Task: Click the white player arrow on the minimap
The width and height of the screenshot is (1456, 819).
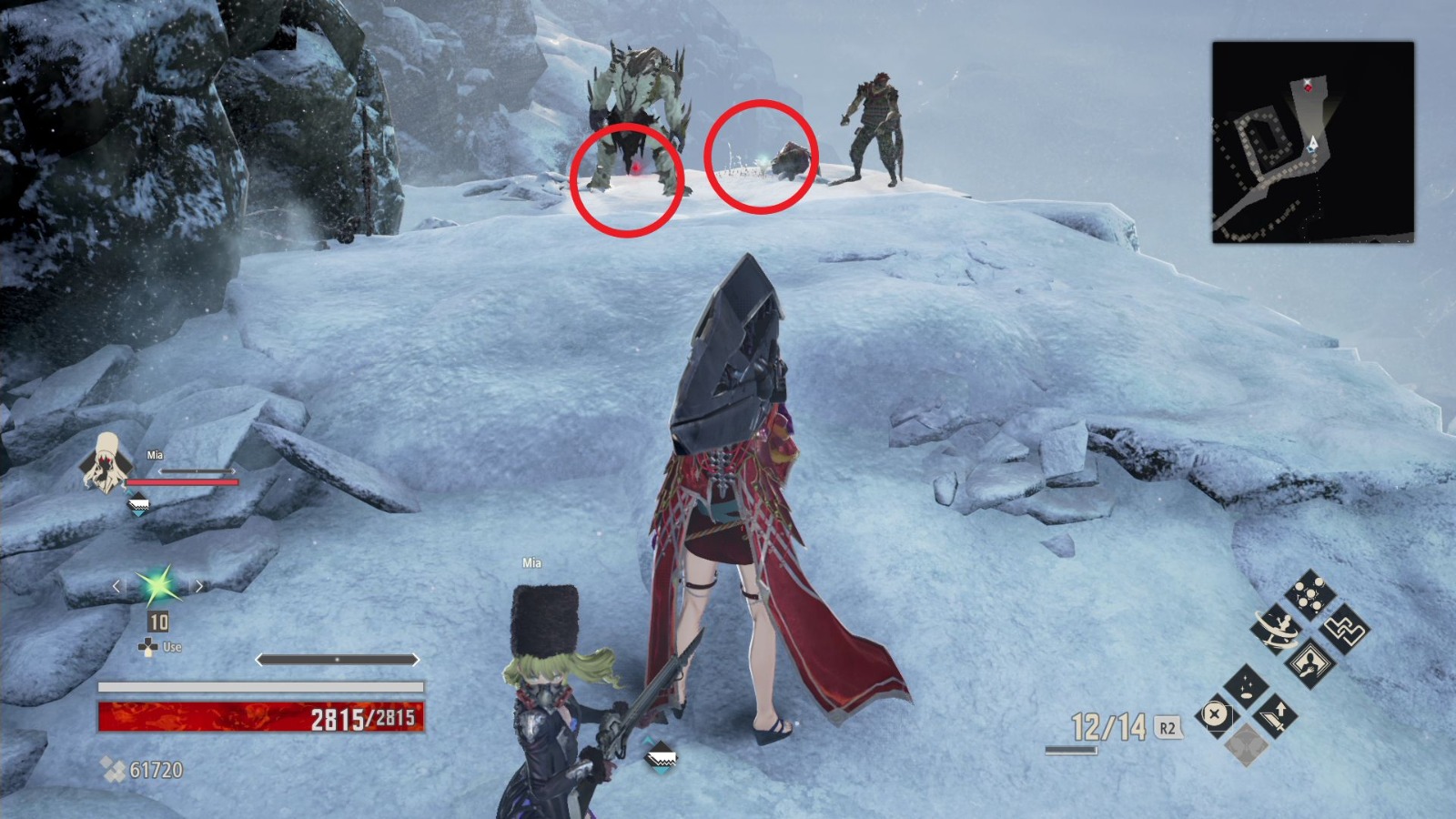Action: click(x=1312, y=143)
